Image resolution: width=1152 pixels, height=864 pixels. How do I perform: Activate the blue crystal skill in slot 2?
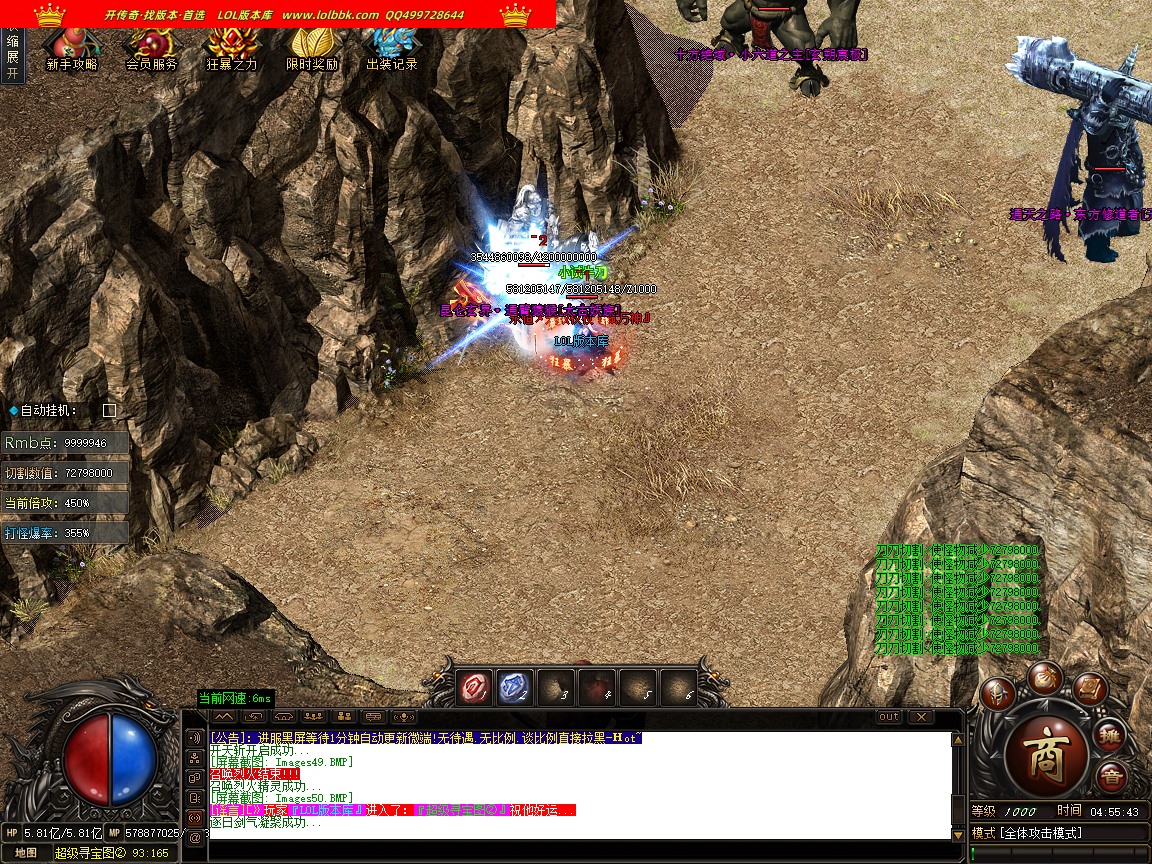[x=515, y=688]
